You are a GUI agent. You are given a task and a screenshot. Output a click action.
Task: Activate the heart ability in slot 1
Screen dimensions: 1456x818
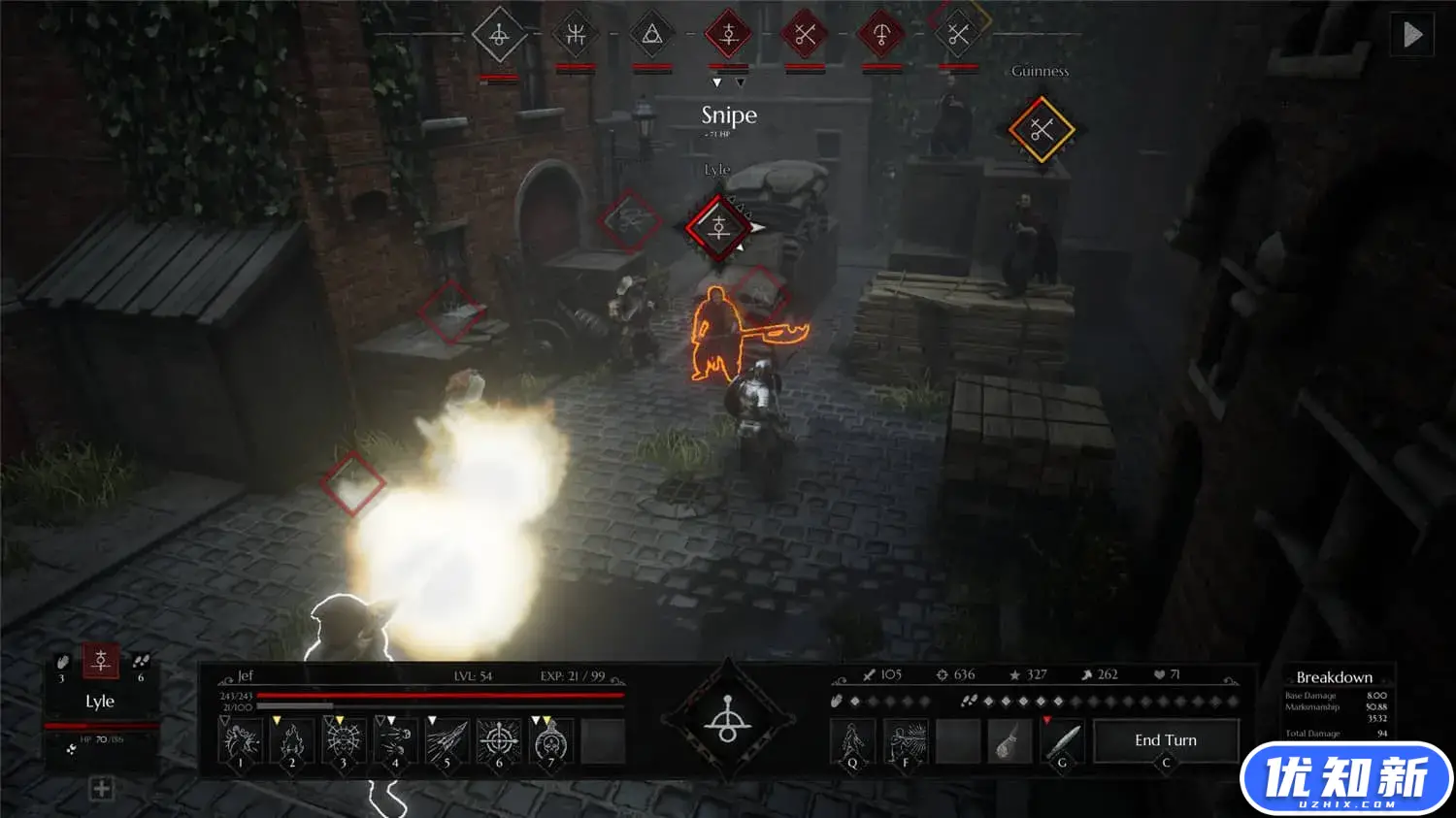[x=240, y=742]
